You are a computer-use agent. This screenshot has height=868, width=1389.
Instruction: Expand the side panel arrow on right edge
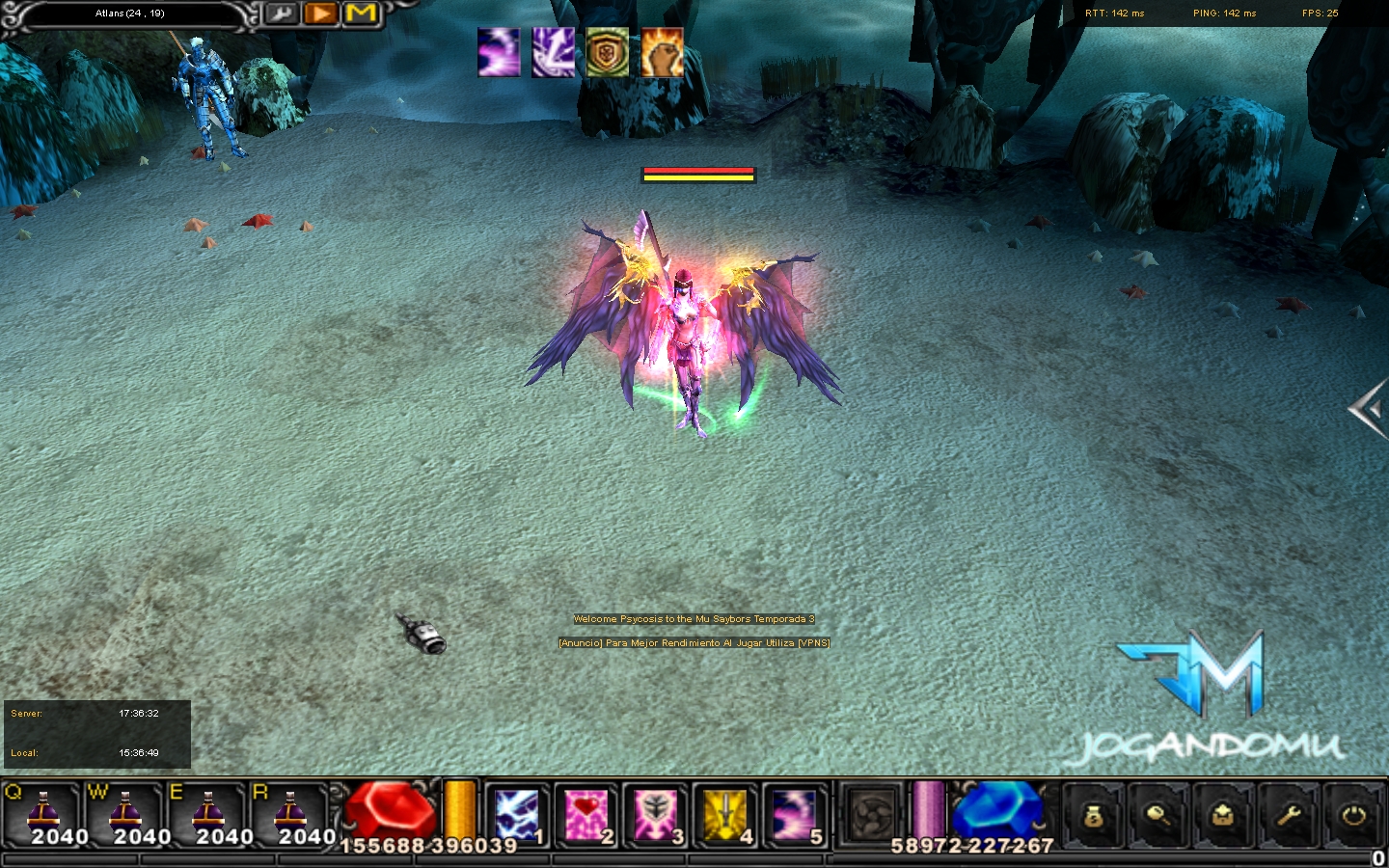click(1368, 410)
